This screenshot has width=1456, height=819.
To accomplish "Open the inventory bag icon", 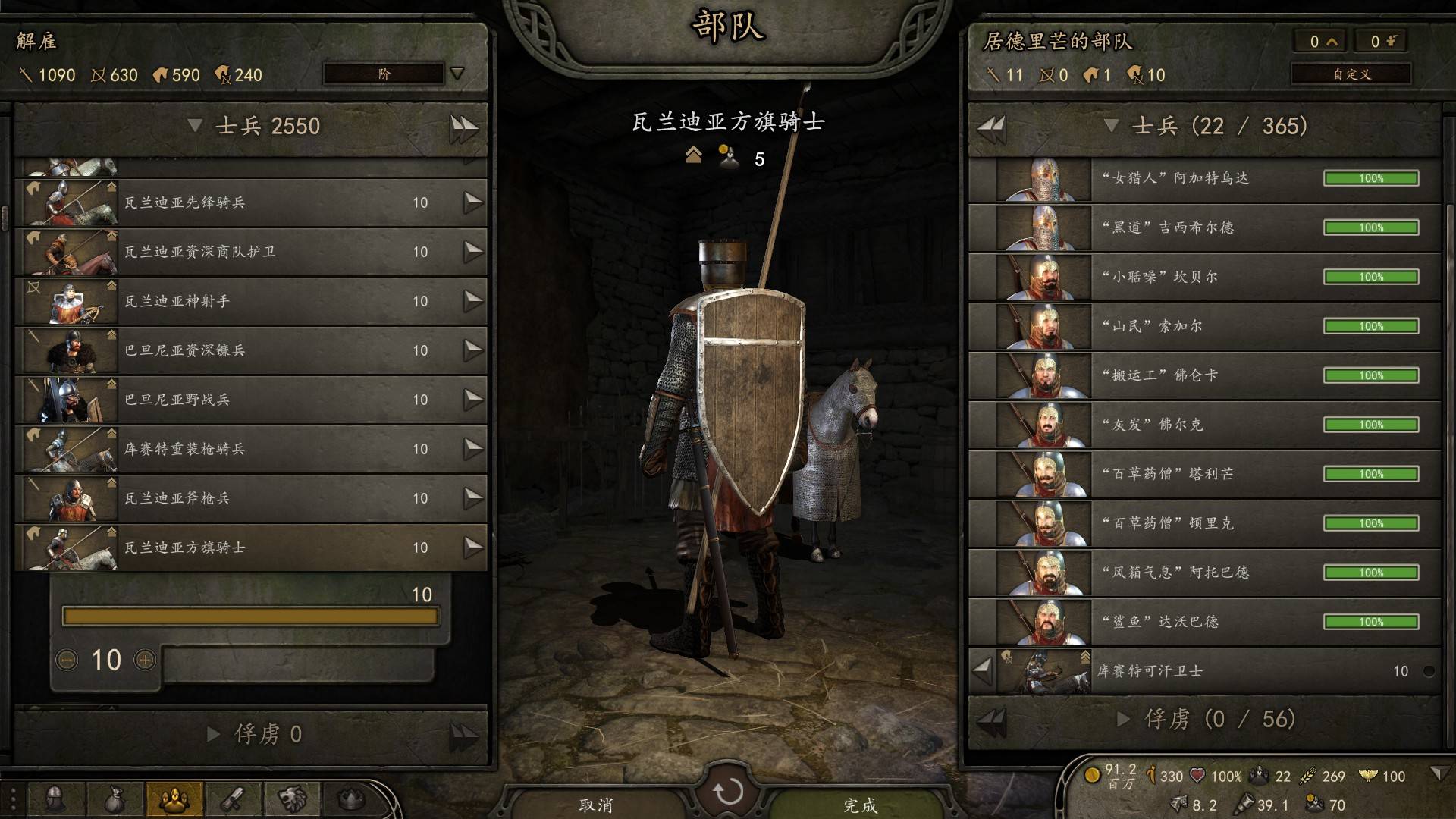I will coord(114,799).
